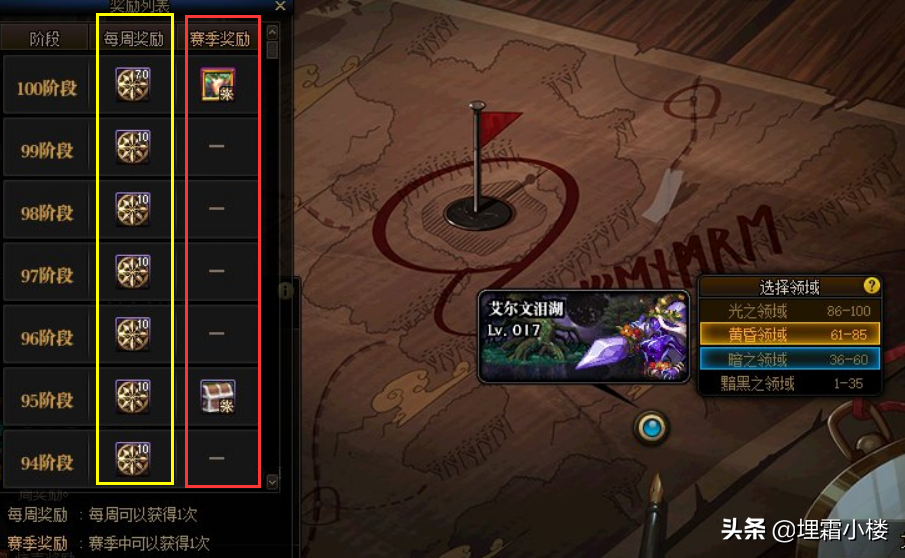This screenshot has width=905, height=558.
Task: Select the 光之领域 domain (86-100)
Action: pos(789,310)
